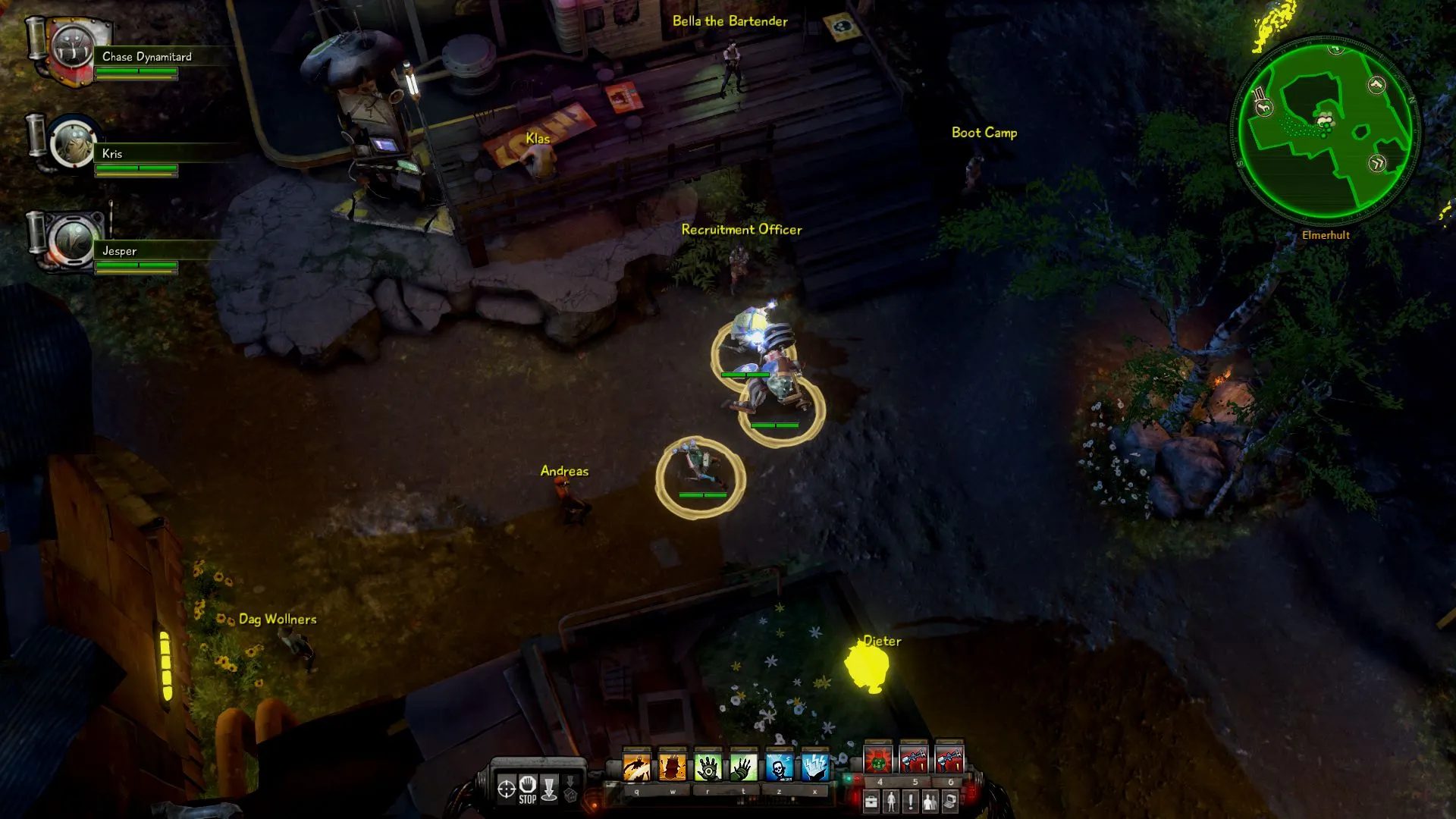Trigger the green hand-with-eye ability
Screen dimensions: 1456x819
[708, 767]
